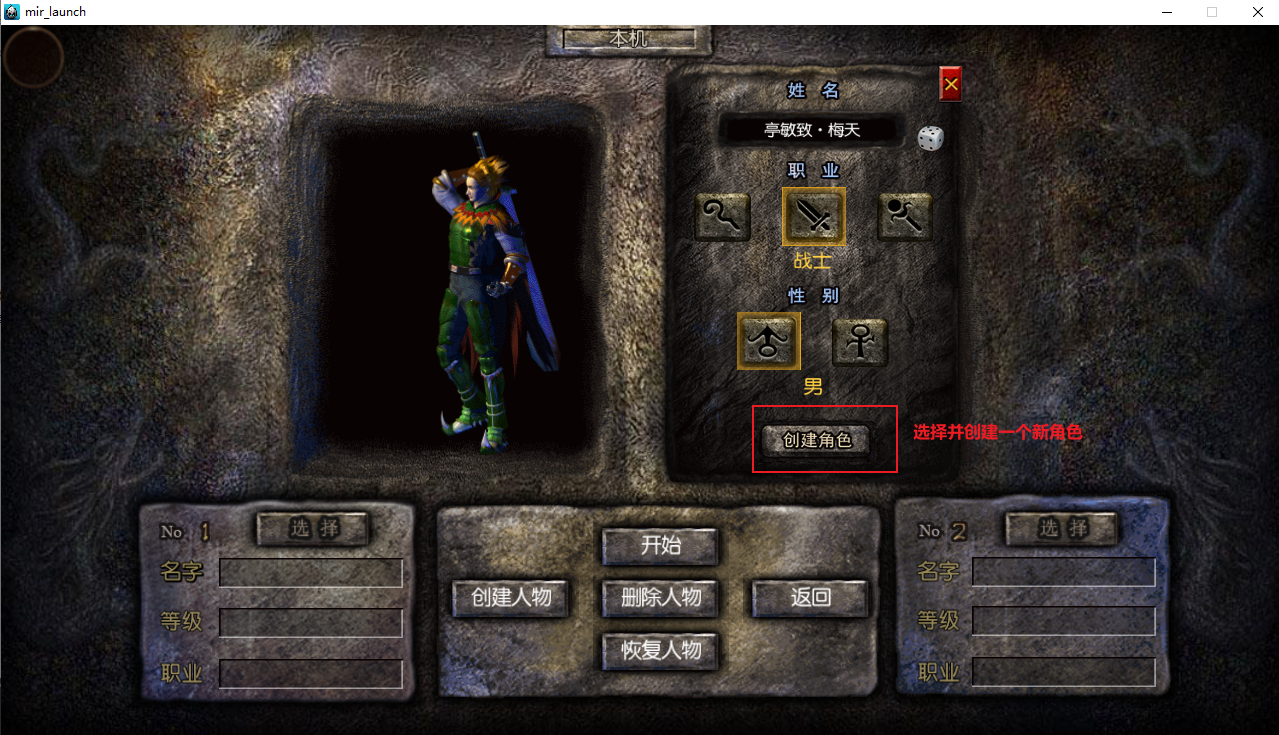This screenshot has width=1279, height=735.
Task: Start the game with 开始
Action: pyautogui.click(x=660, y=546)
